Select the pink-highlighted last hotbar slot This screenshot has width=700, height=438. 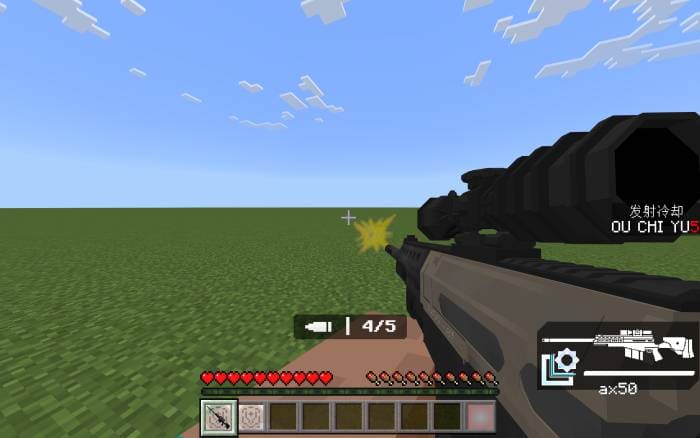(481, 416)
